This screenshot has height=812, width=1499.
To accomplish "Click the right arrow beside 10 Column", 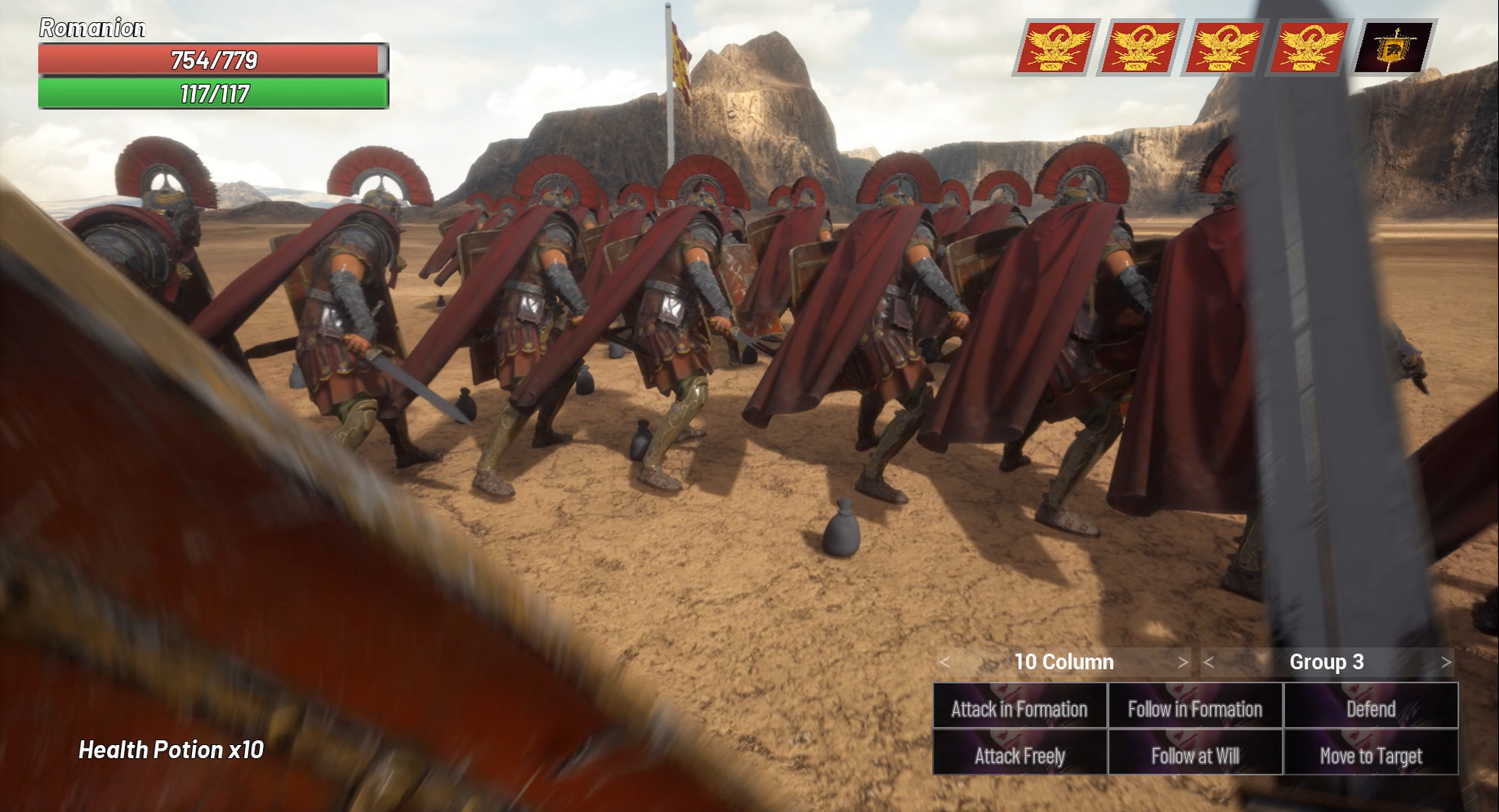I will coord(1182,662).
